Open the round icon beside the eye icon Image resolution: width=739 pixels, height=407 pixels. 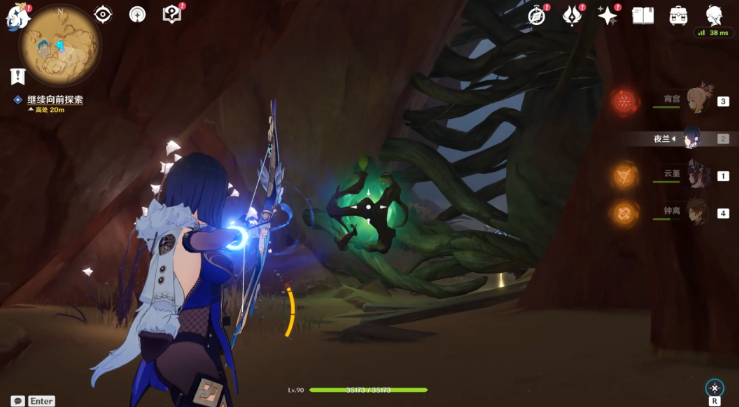(x=137, y=14)
